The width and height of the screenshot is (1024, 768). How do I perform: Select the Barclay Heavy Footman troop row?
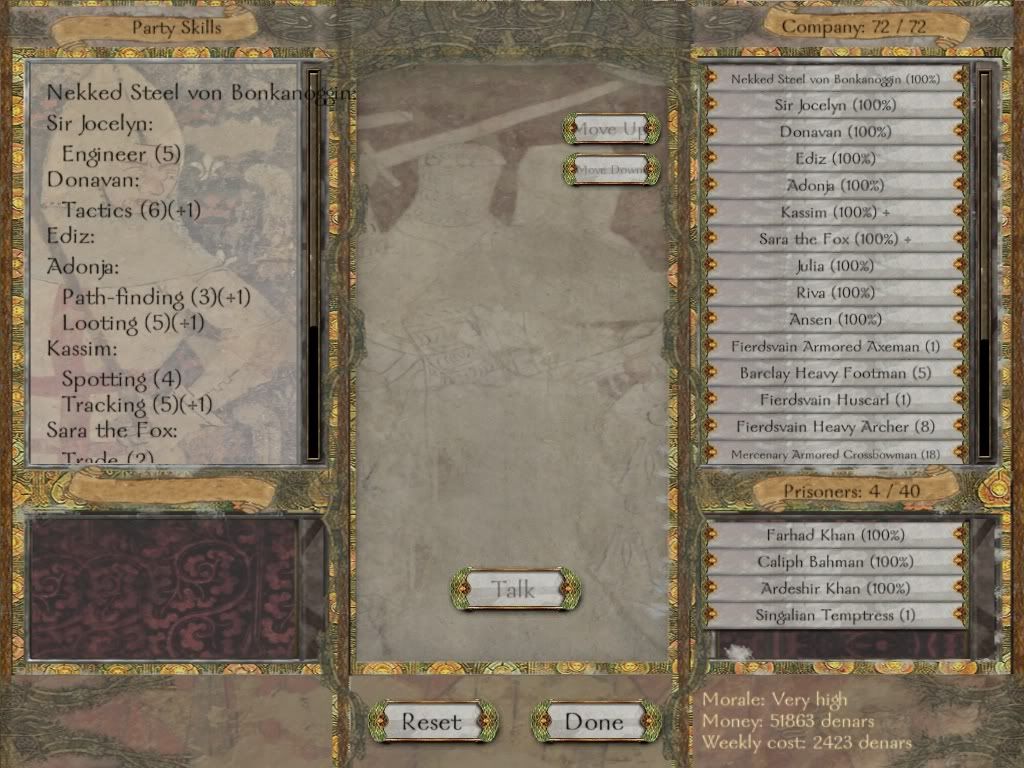(x=835, y=373)
